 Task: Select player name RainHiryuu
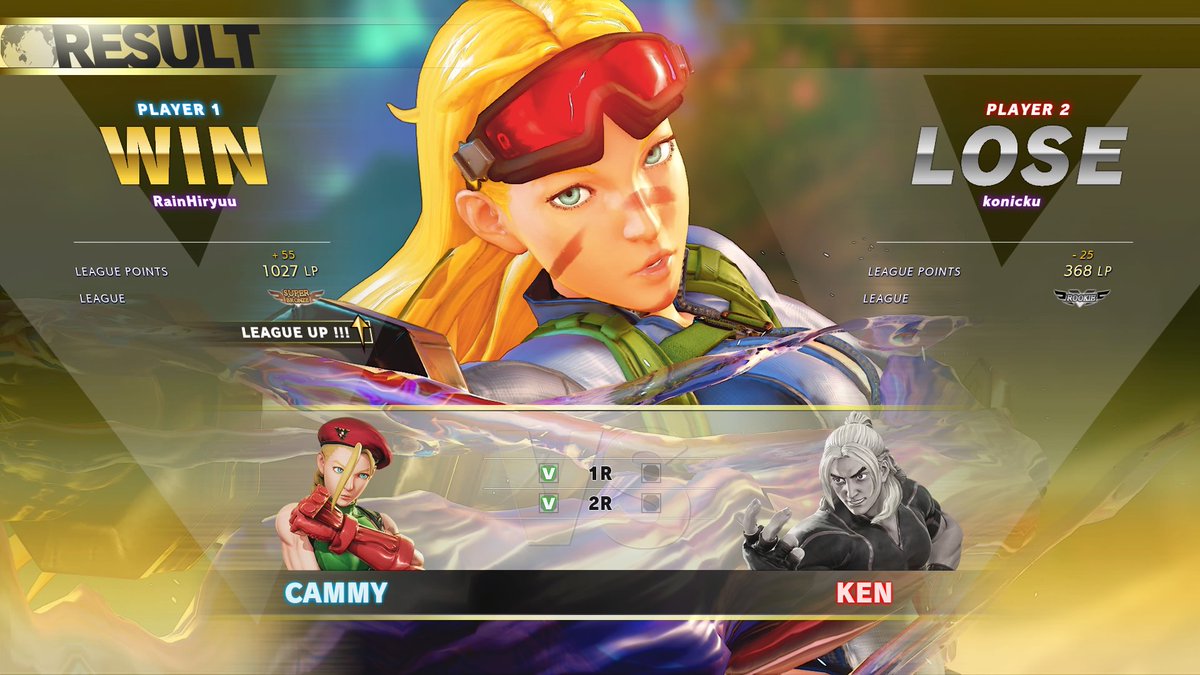click(x=185, y=200)
